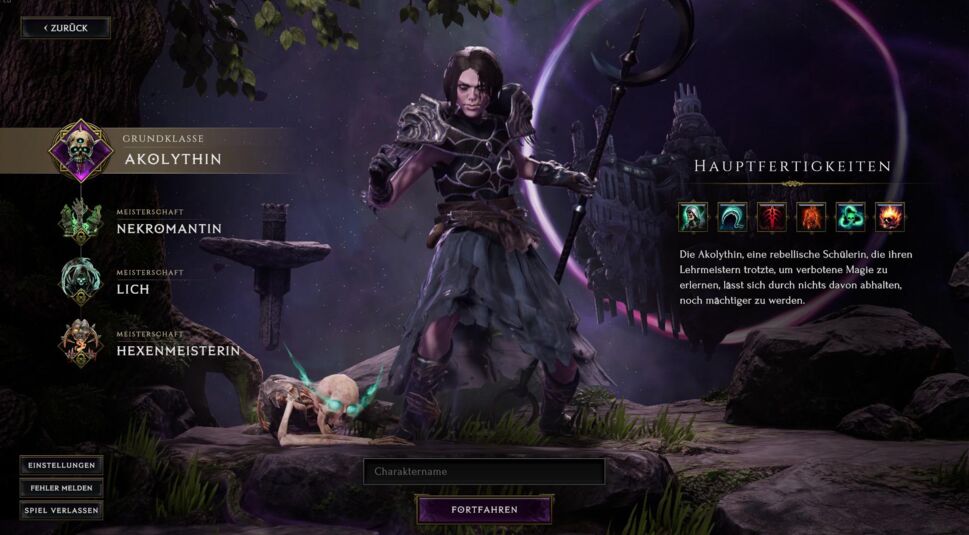Select the red spine bone skill icon
The height and width of the screenshot is (535, 969).
pos(772,216)
